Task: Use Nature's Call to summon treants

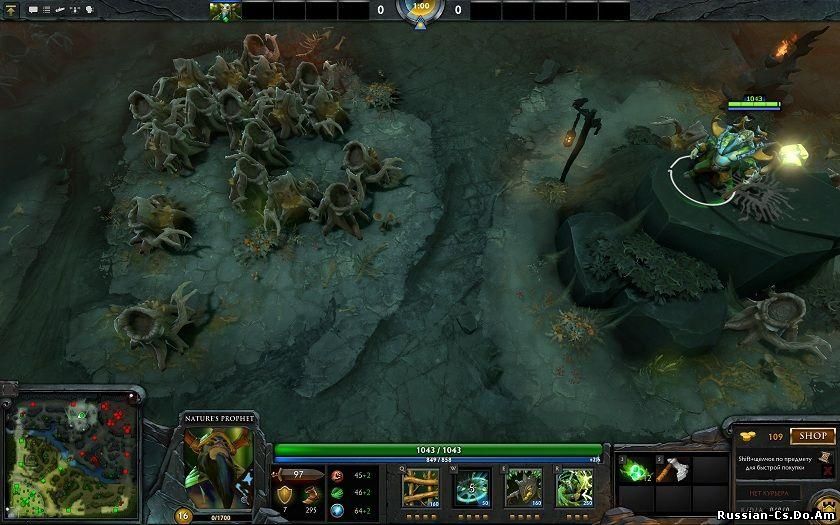Action: pos(522,487)
